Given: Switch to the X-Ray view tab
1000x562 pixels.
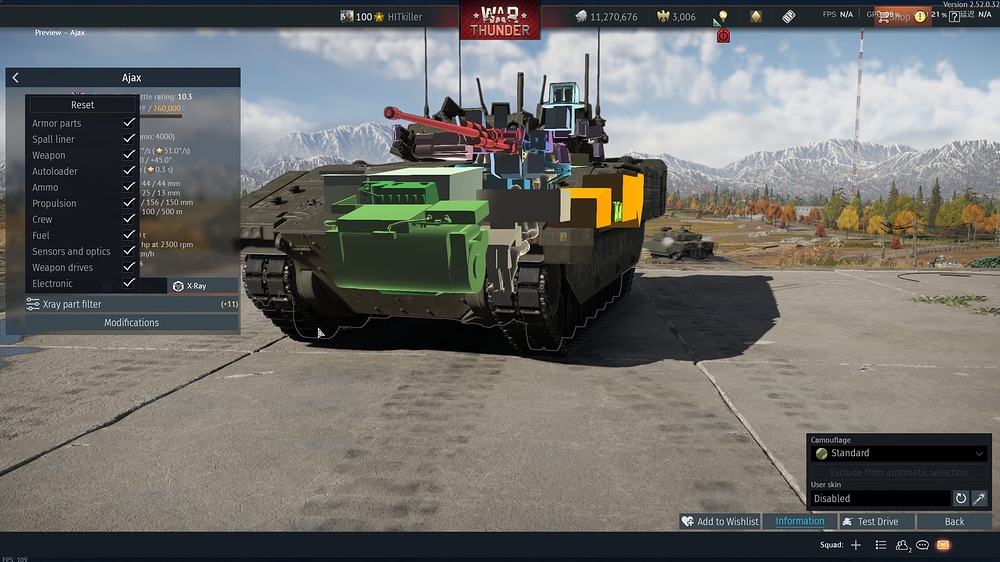Looking at the screenshot, I should (x=190, y=286).
